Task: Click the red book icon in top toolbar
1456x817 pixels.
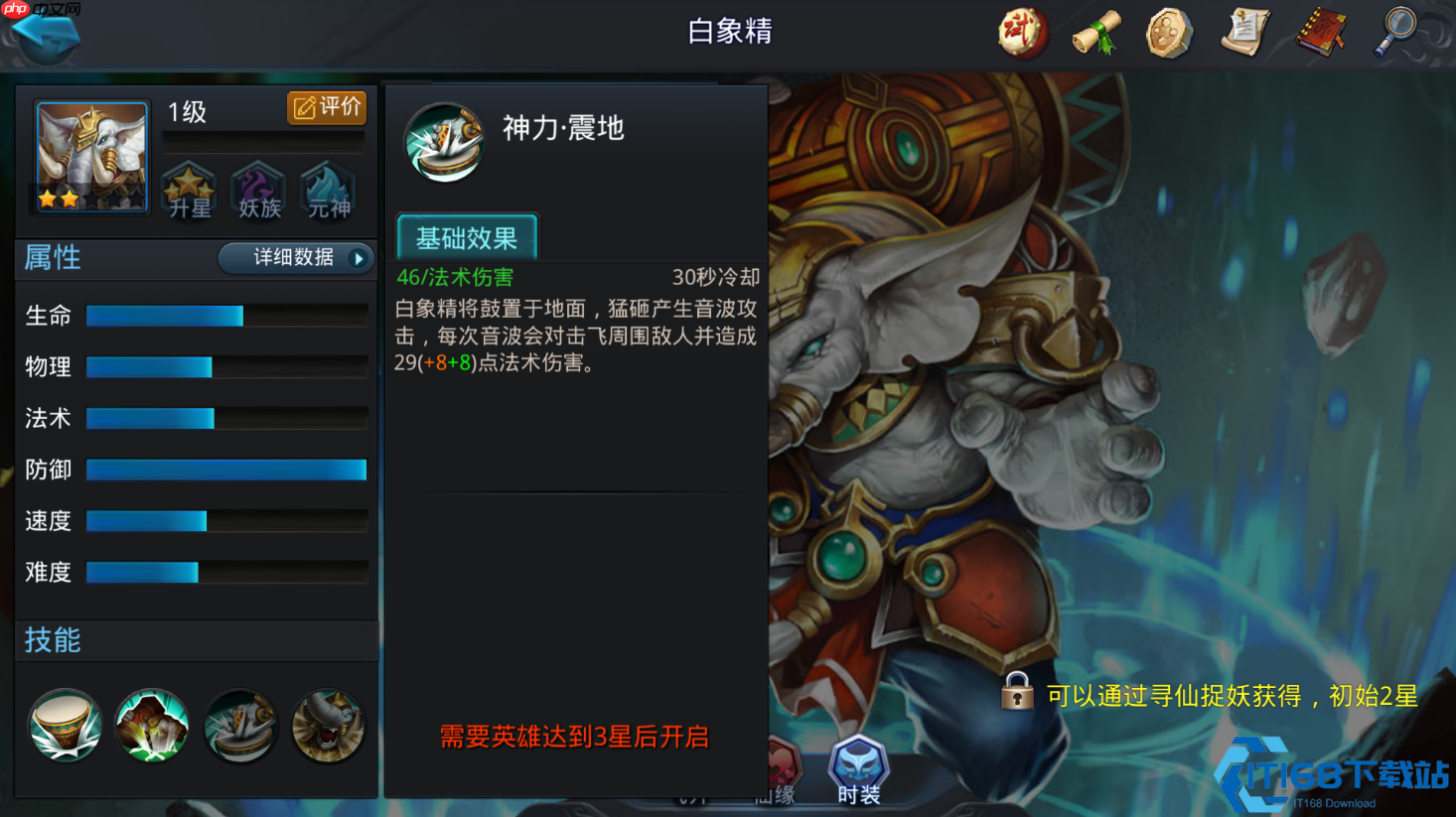Action: pos(1321,31)
